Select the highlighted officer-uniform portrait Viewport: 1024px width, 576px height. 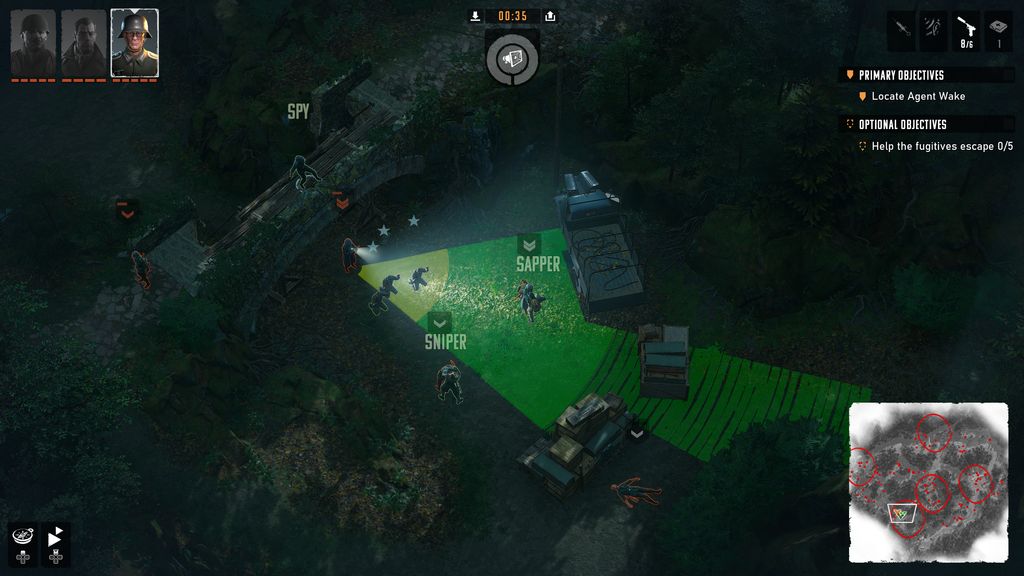pyautogui.click(x=134, y=43)
